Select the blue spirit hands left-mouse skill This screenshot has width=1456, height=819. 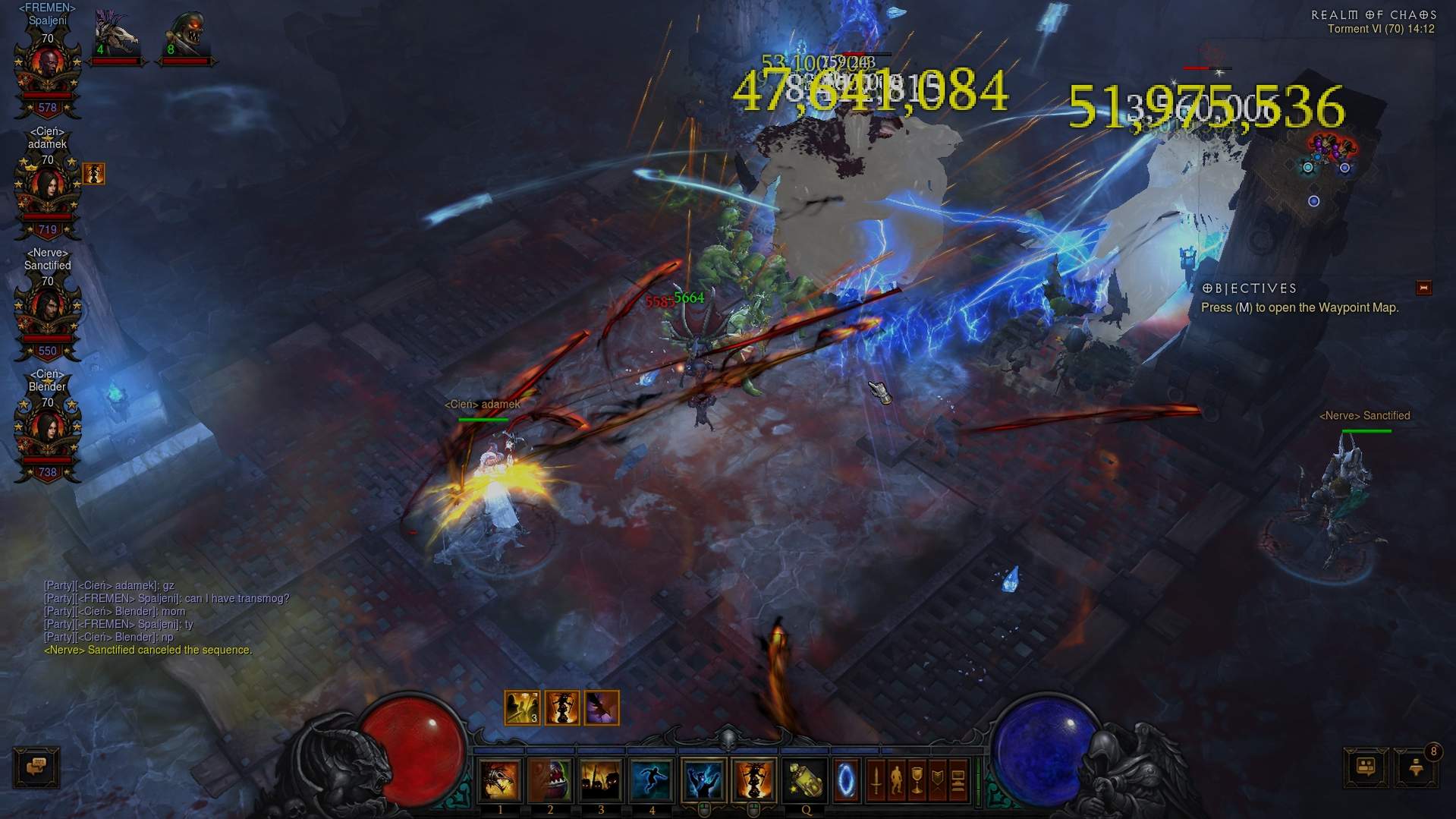click(x=703, y=780)
